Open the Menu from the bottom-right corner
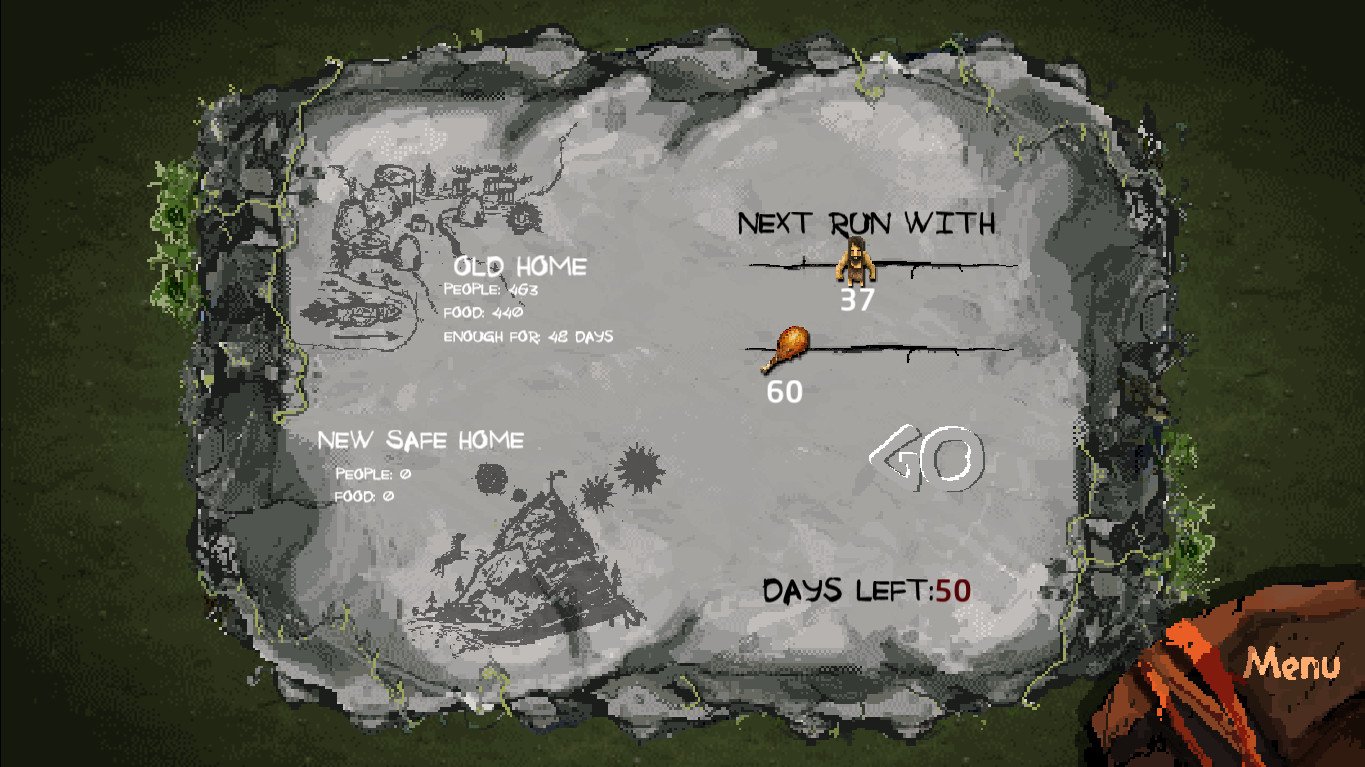1365x767 pixels. click(x=1292, y=663)
